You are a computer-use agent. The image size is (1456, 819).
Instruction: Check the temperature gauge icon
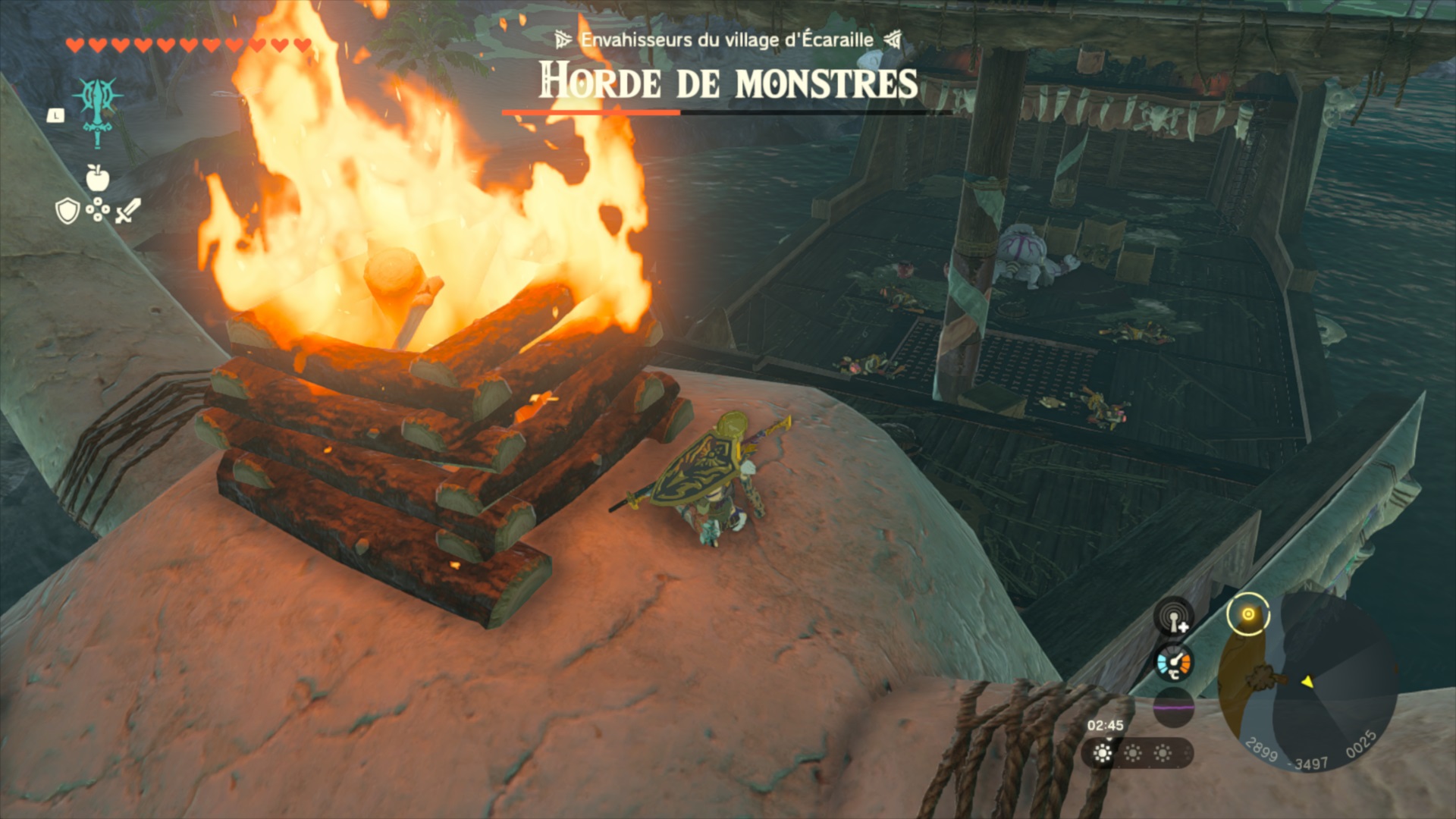point(1174,664)
